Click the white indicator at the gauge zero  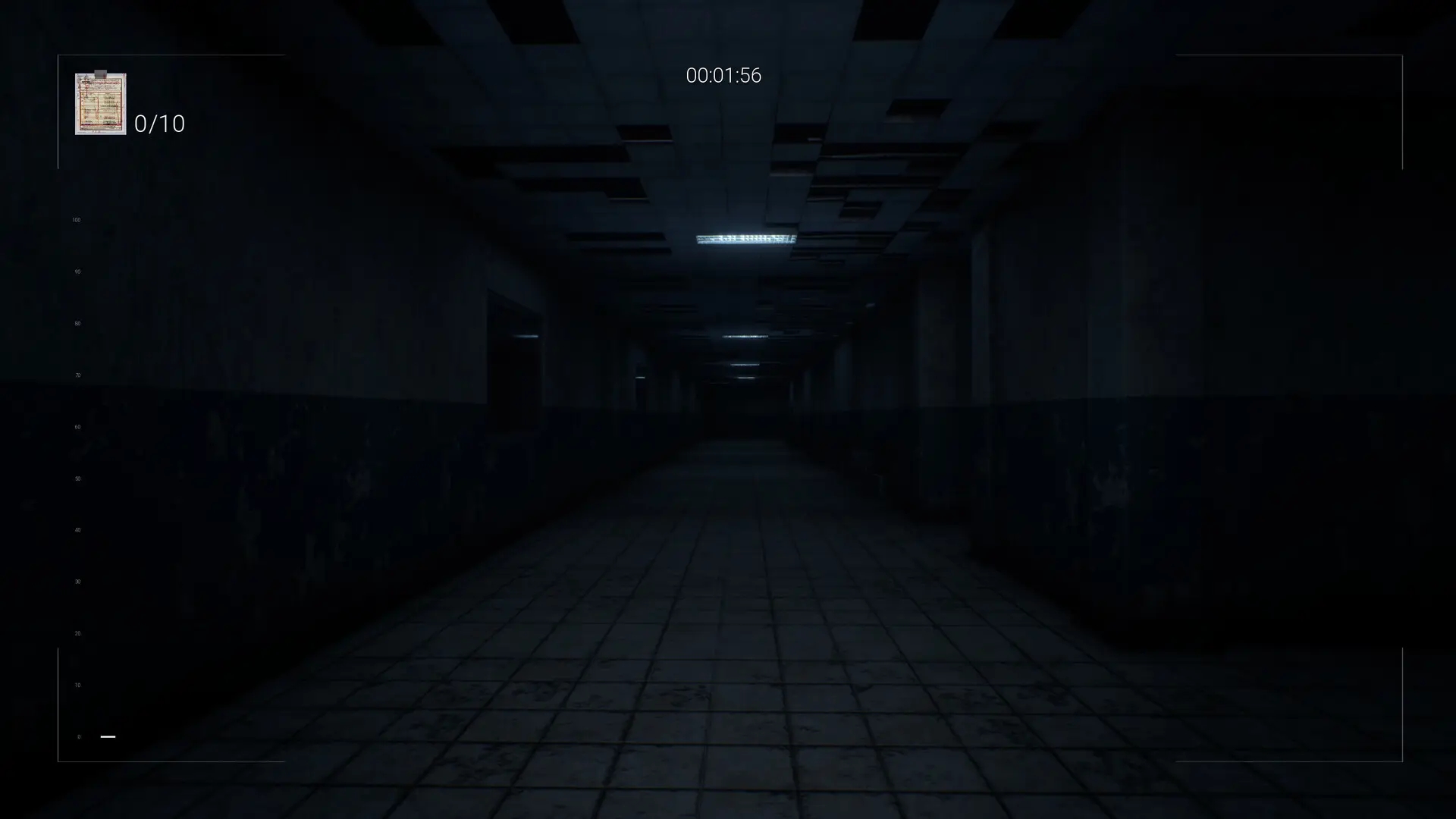(108, 736)
